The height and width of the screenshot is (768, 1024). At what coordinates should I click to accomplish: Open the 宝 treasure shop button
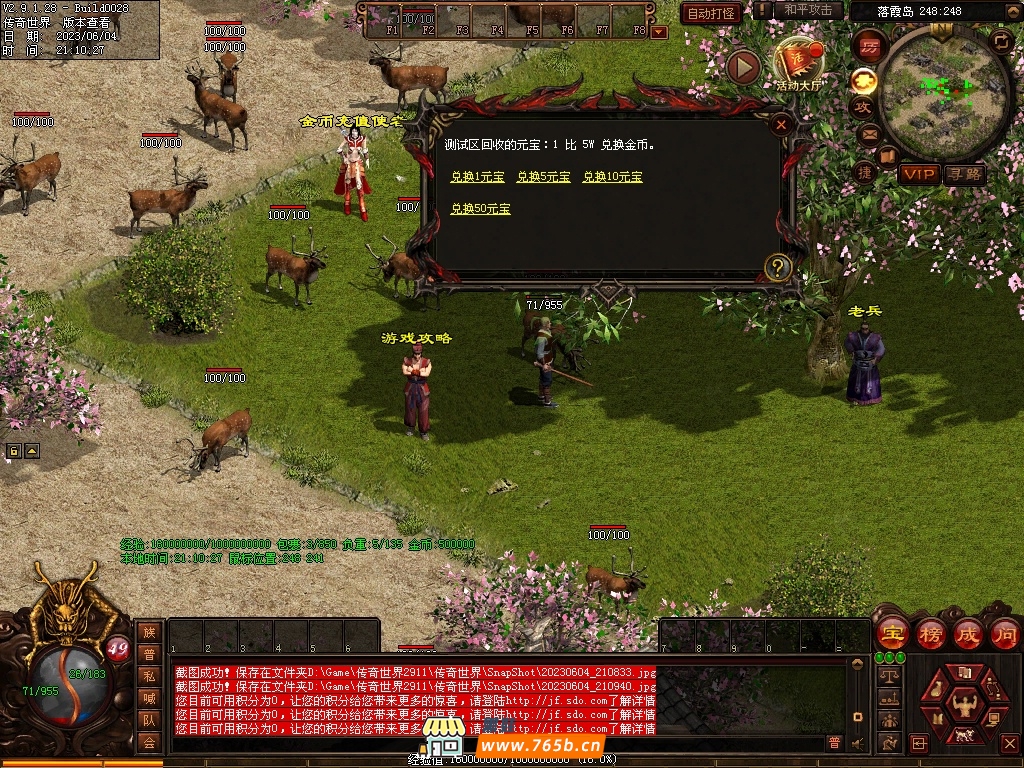tap(891, 633)
